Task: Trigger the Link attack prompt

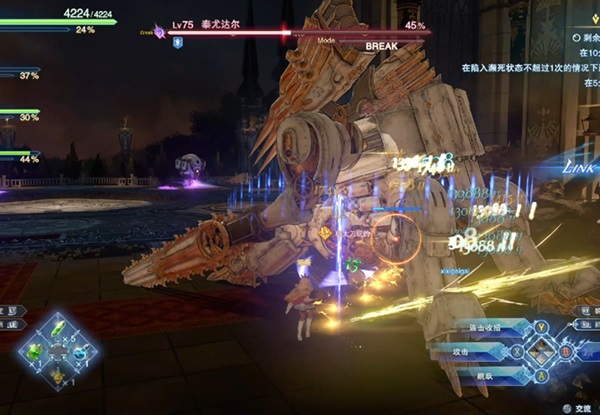Action: pos(578,166)
